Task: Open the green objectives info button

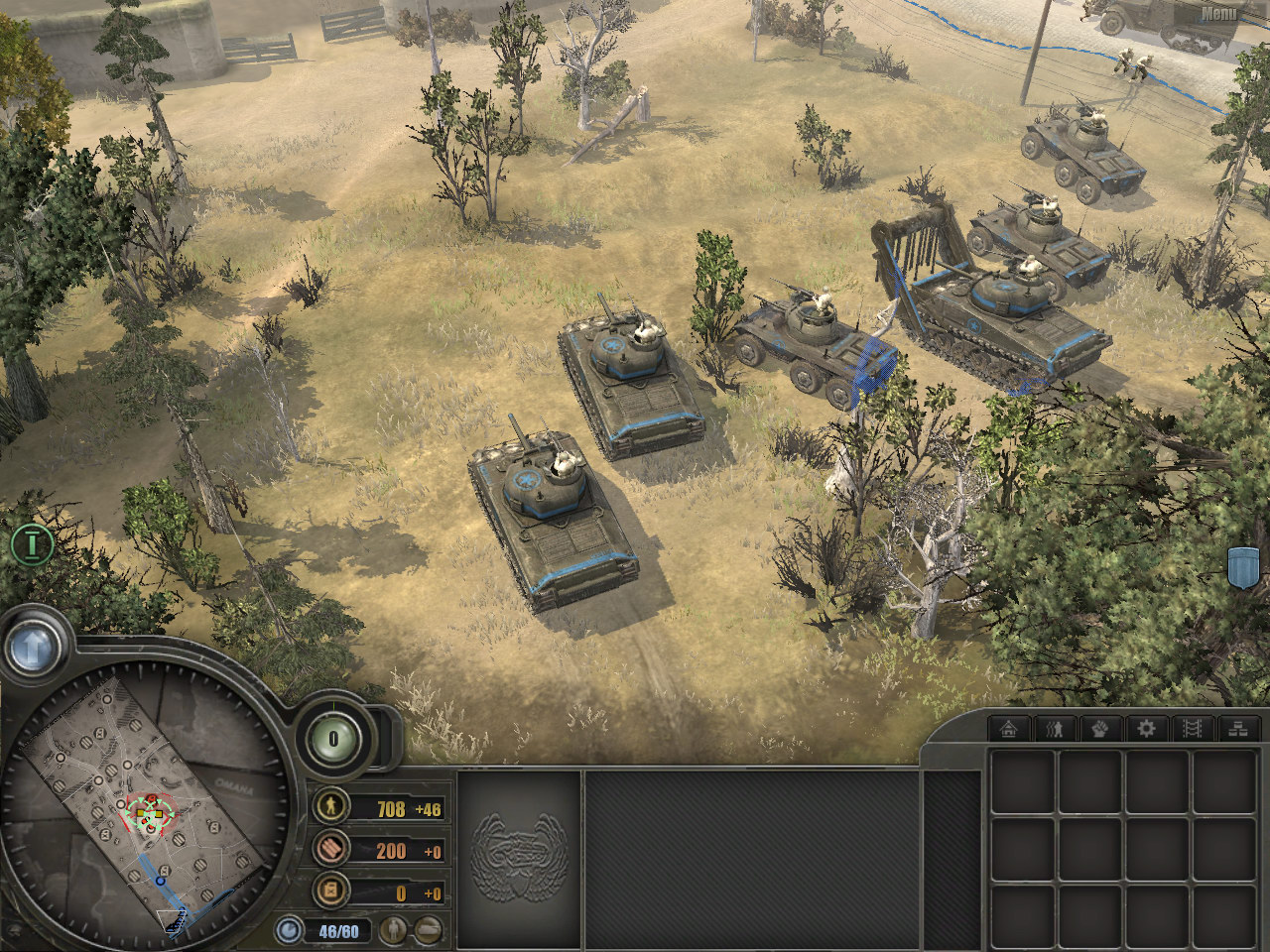Action: pyautogui.click(x=32, y=543)
